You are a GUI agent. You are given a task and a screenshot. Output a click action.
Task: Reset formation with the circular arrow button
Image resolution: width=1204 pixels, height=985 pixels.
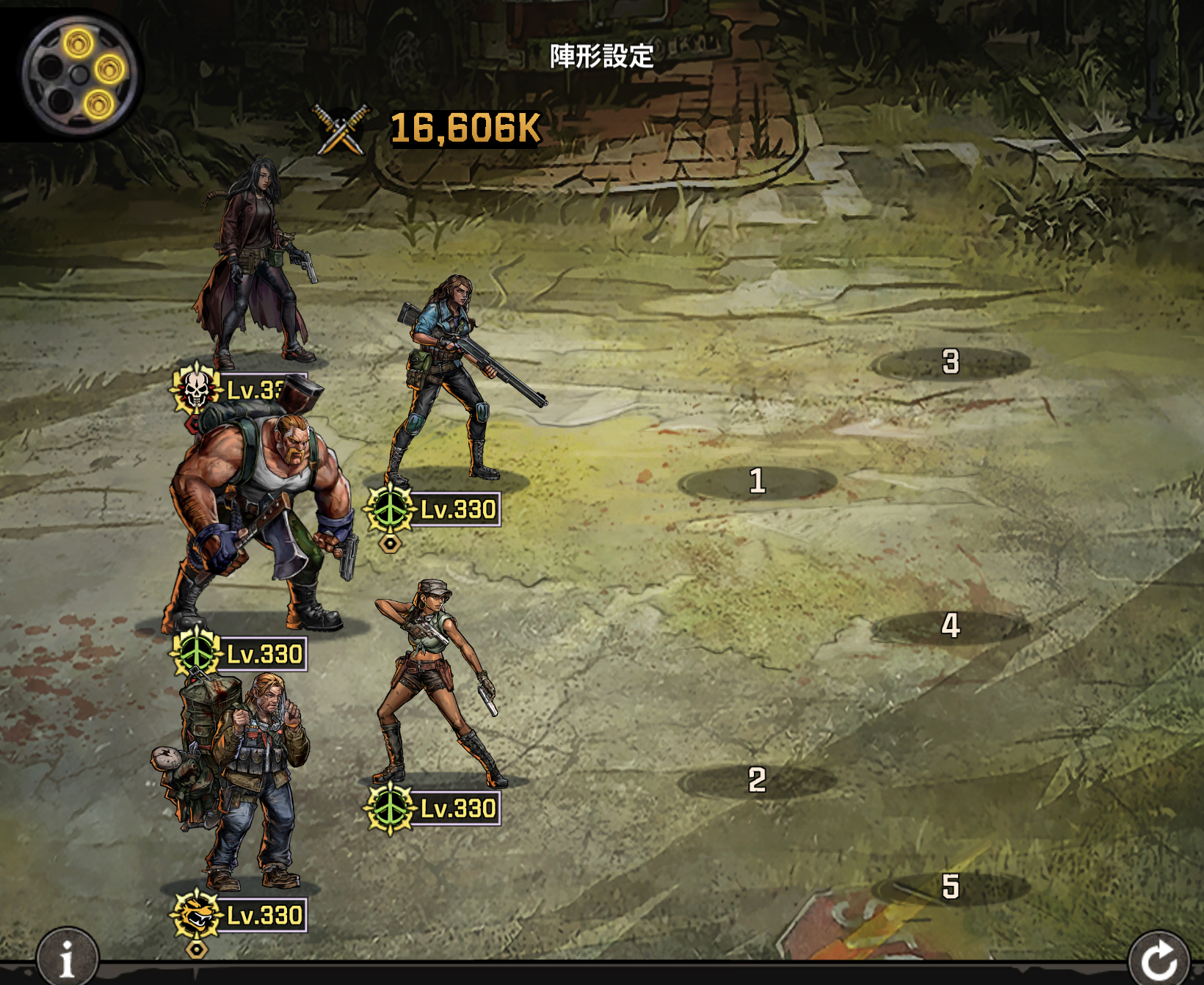pos(1158,959)
